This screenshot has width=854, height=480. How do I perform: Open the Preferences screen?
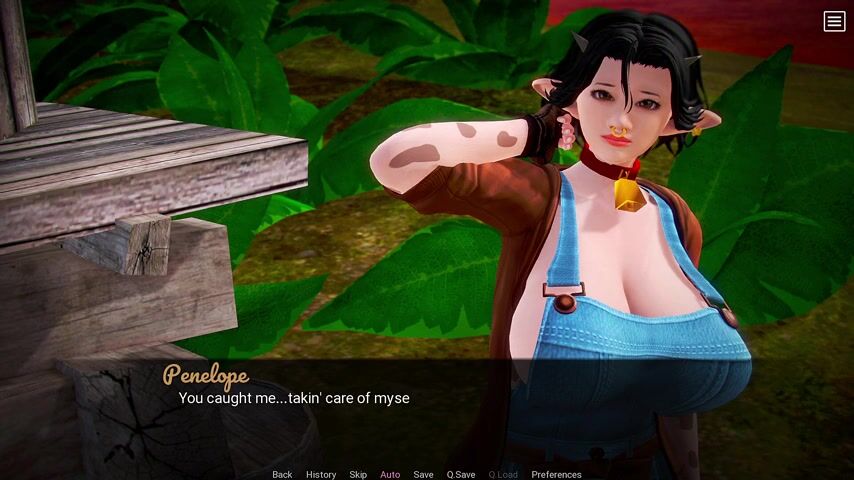click(x=556, y=474)
